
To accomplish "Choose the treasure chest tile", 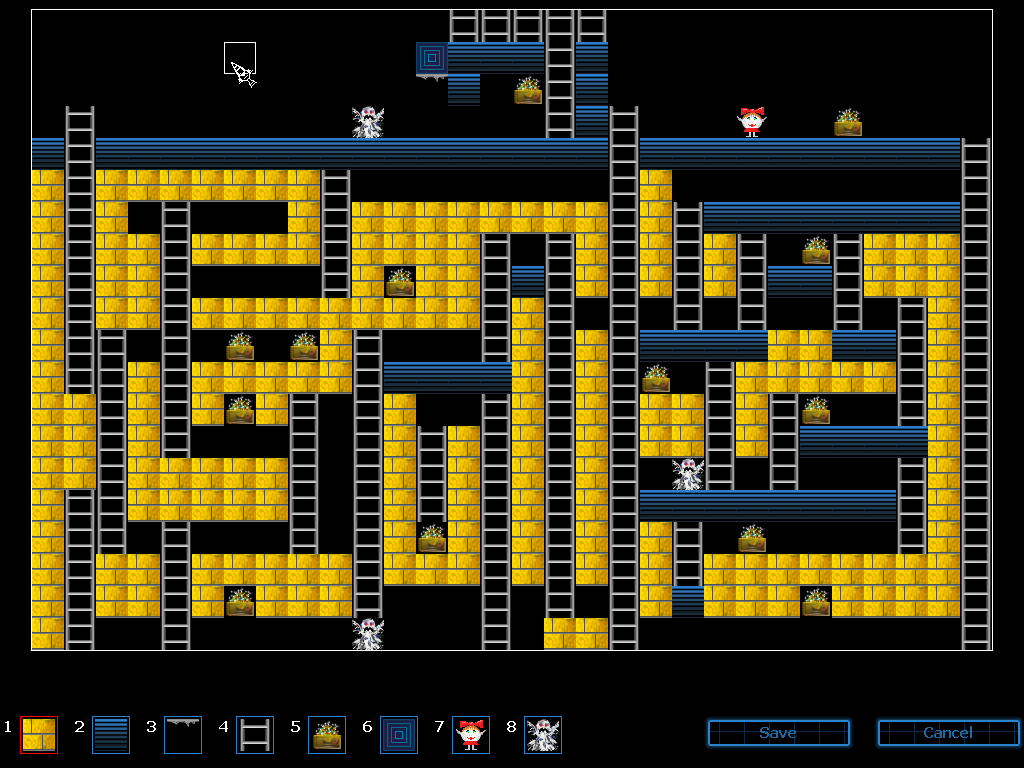I will 327,734.
